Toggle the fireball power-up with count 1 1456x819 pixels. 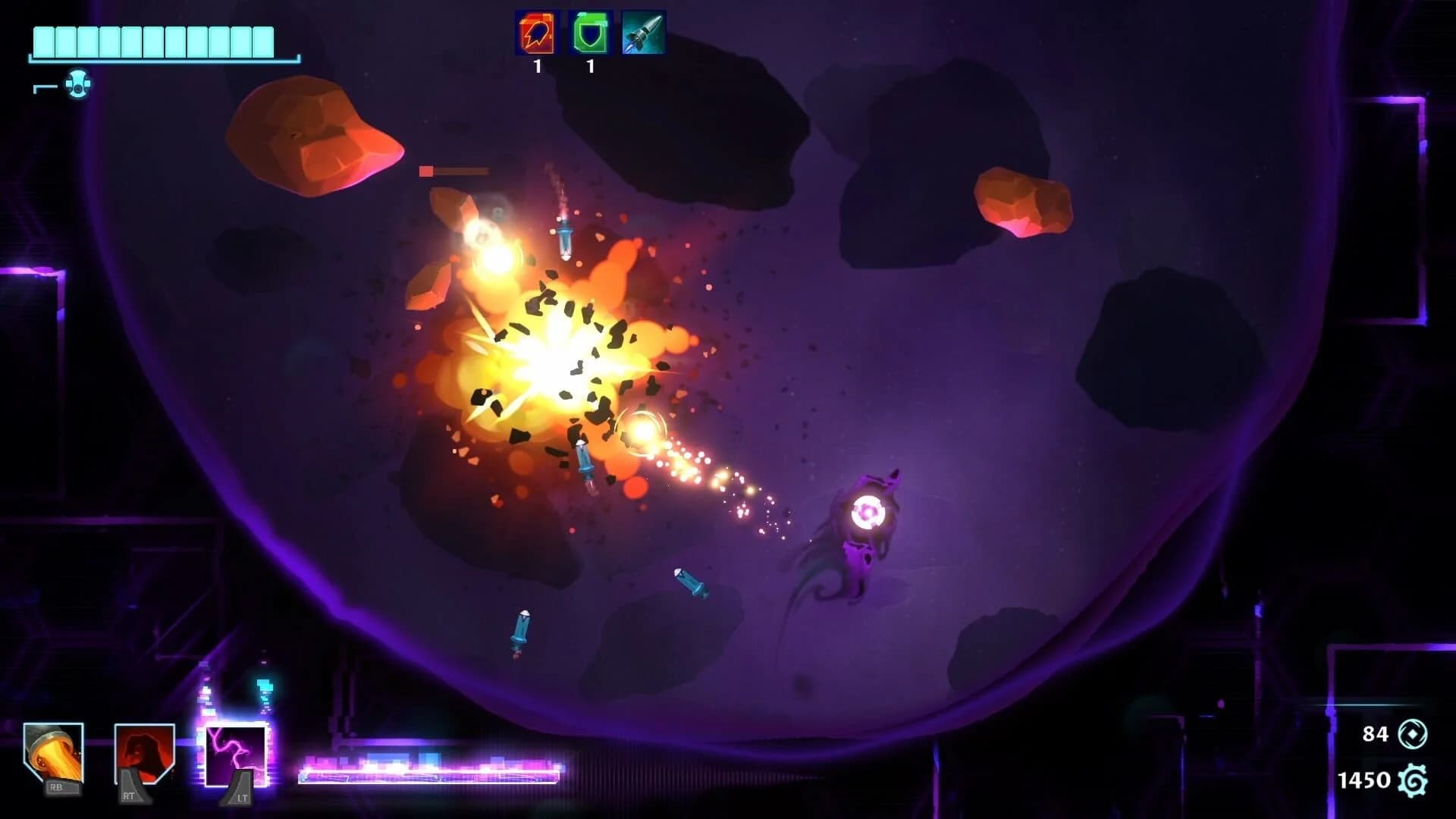(536, 34)
